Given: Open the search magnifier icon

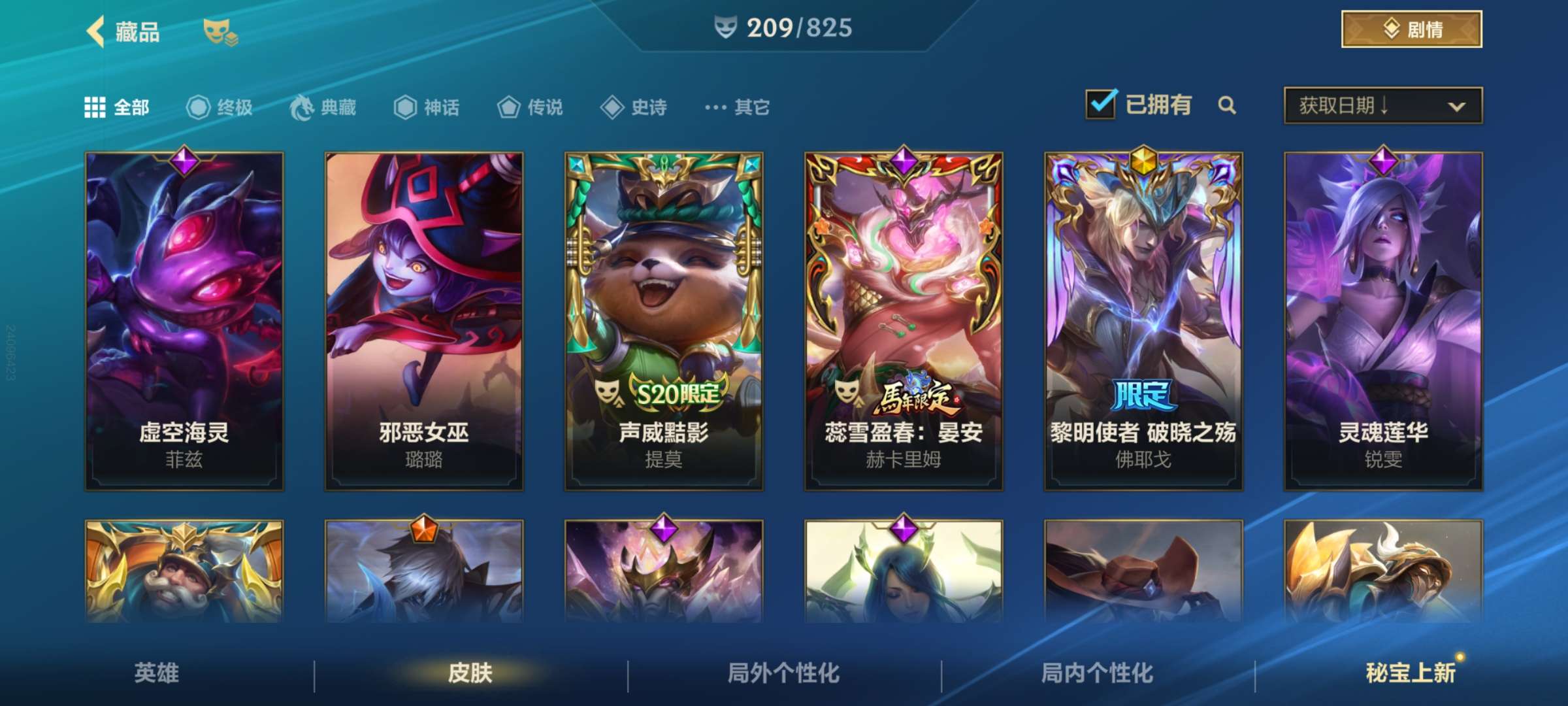Looking at the screenshot, I should (x=1227, y=105).
